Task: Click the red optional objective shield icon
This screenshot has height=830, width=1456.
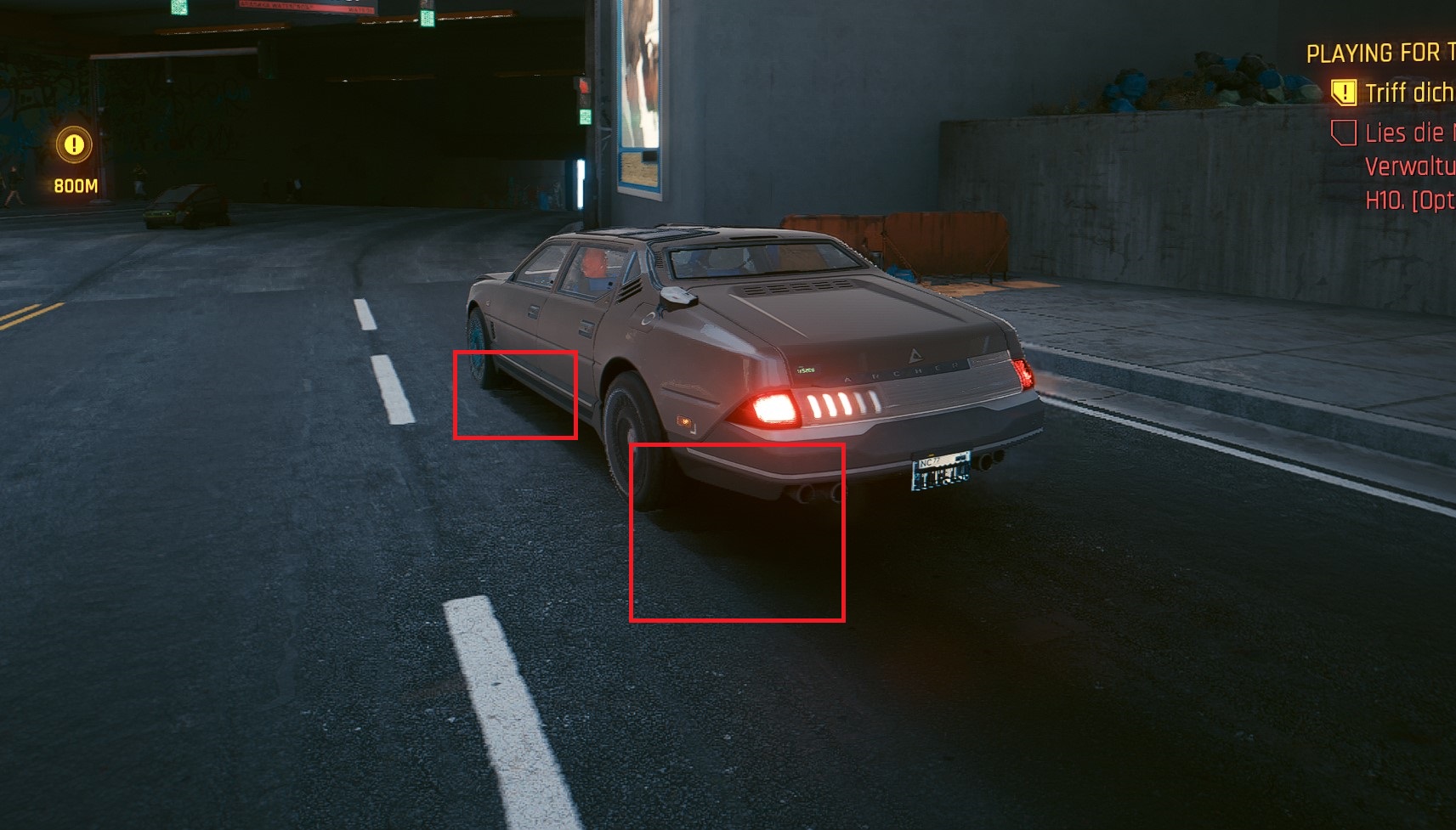Action: pyautogui.click(x=1344, y=133)
